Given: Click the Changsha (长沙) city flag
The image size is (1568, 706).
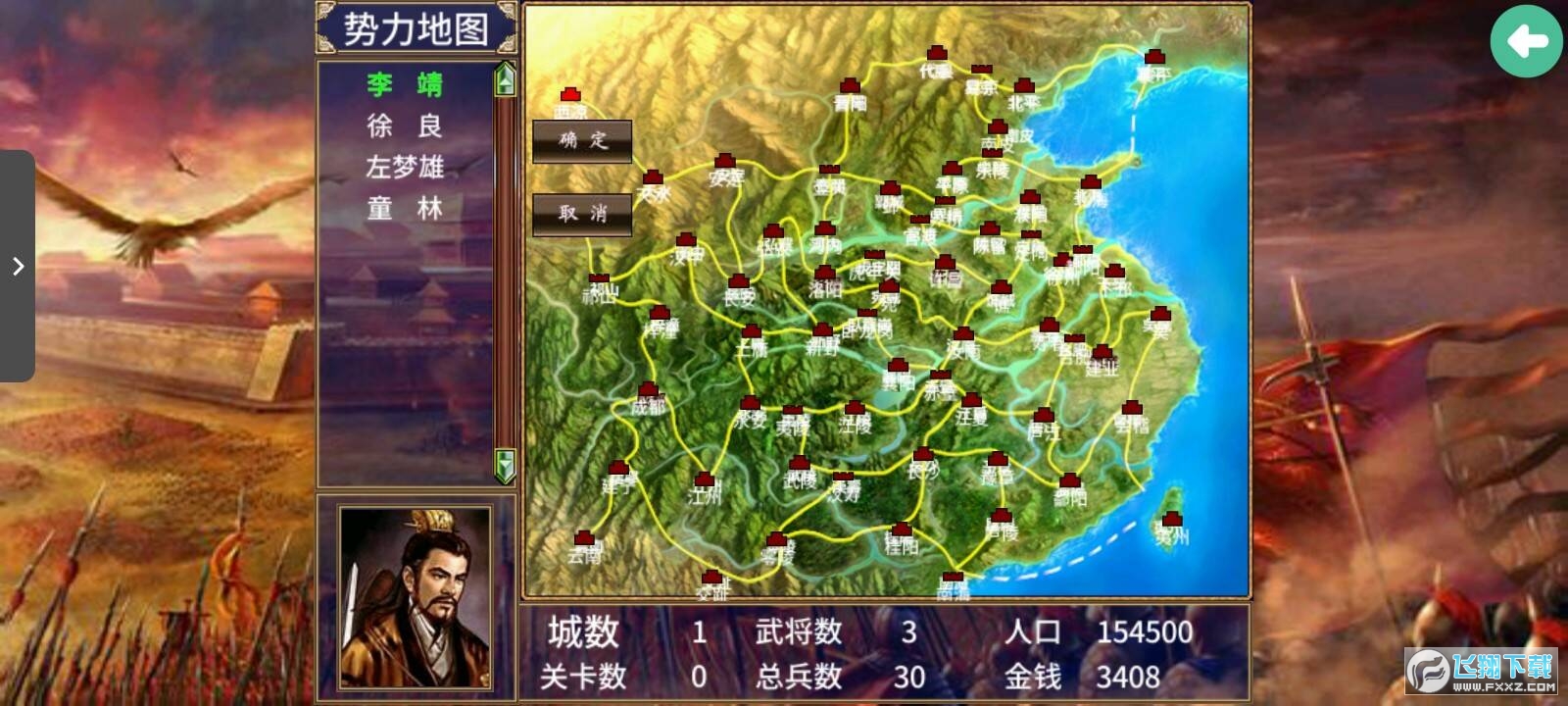Looking at the screenshot, I should point(922,454).
